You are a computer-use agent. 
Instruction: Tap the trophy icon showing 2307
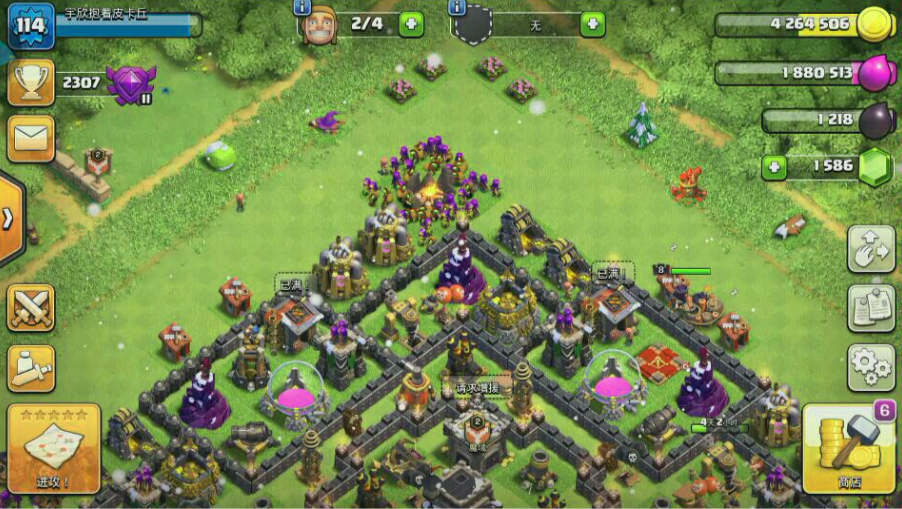click(x=31, y=82)
